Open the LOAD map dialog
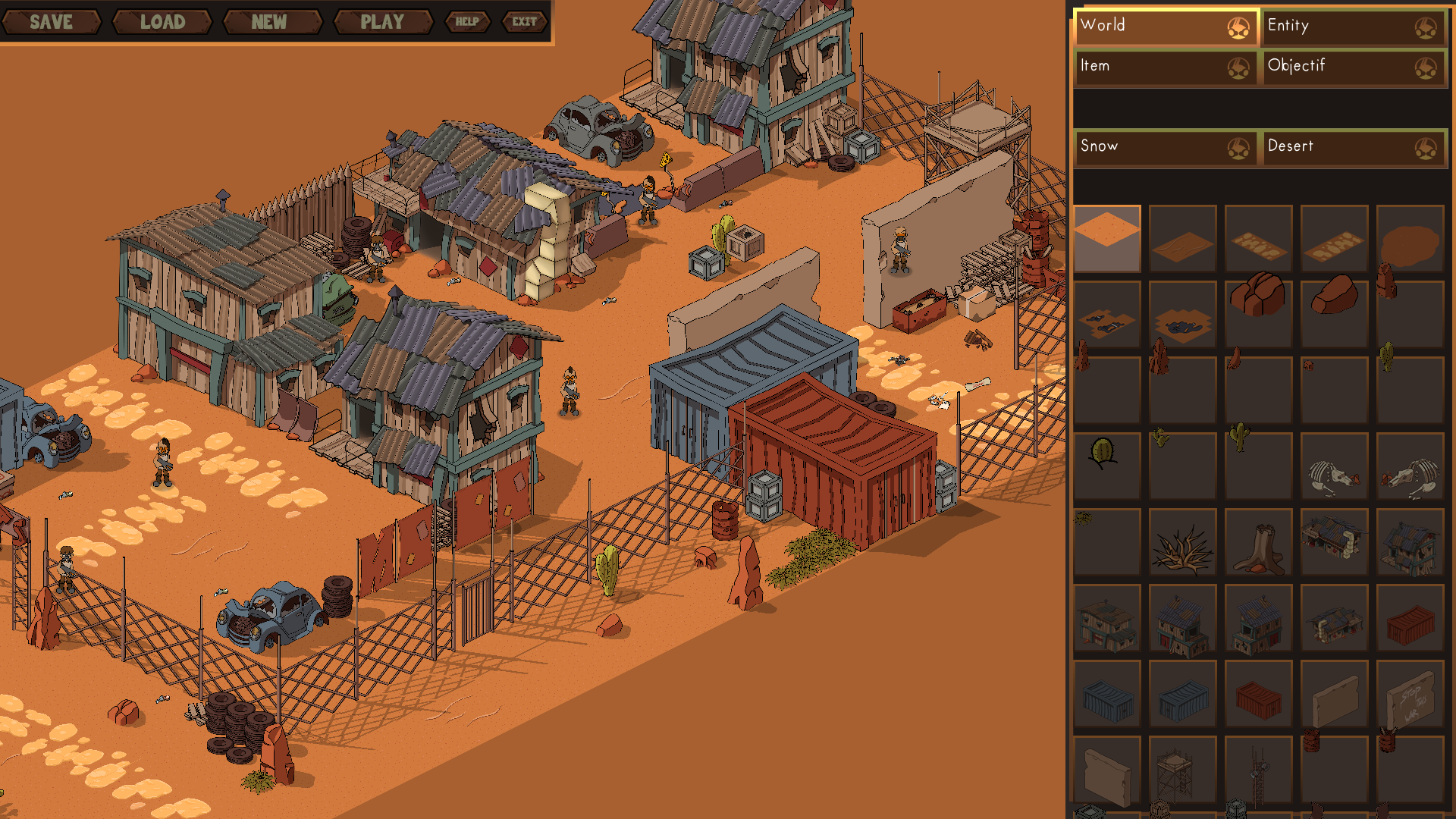 click(x=162, y=22)
